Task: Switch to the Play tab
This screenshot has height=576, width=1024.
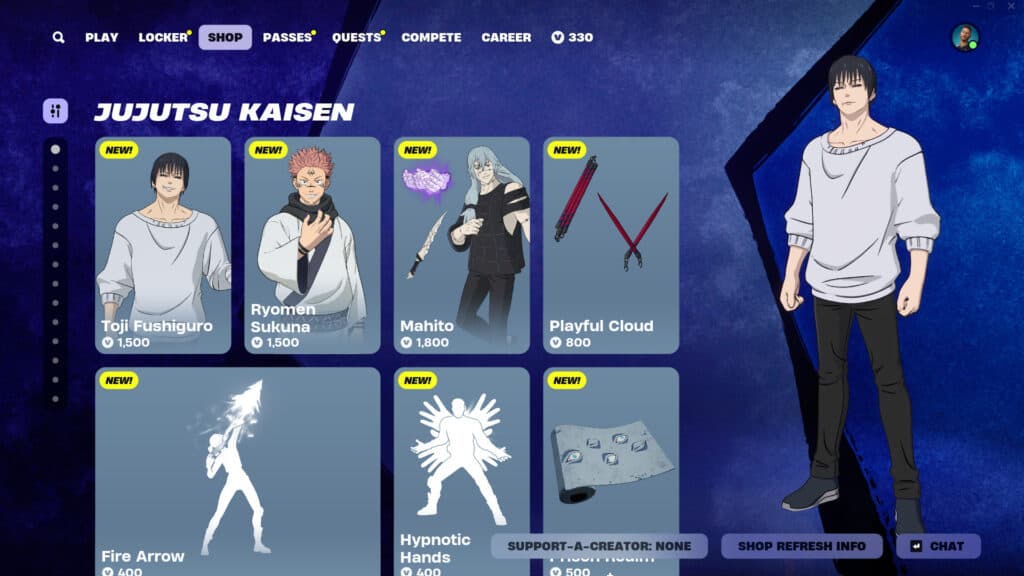Action: (x=101, y=37)
